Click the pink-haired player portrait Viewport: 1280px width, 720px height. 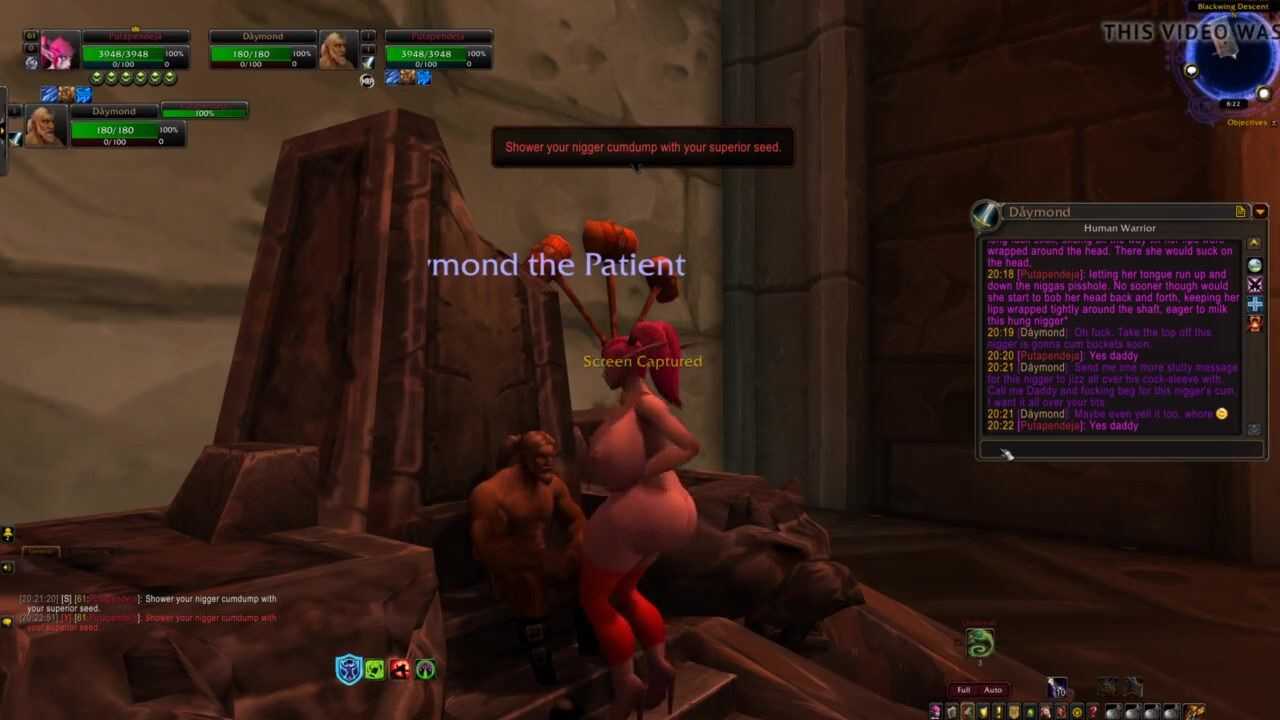[x=58, y=51]
